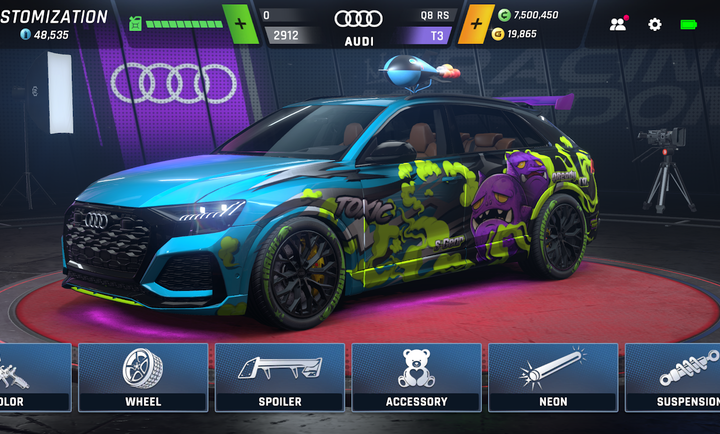Choose the Accessory teddy bear category
The height and width of the screenshot is (434, 720).
coord(416,377)
